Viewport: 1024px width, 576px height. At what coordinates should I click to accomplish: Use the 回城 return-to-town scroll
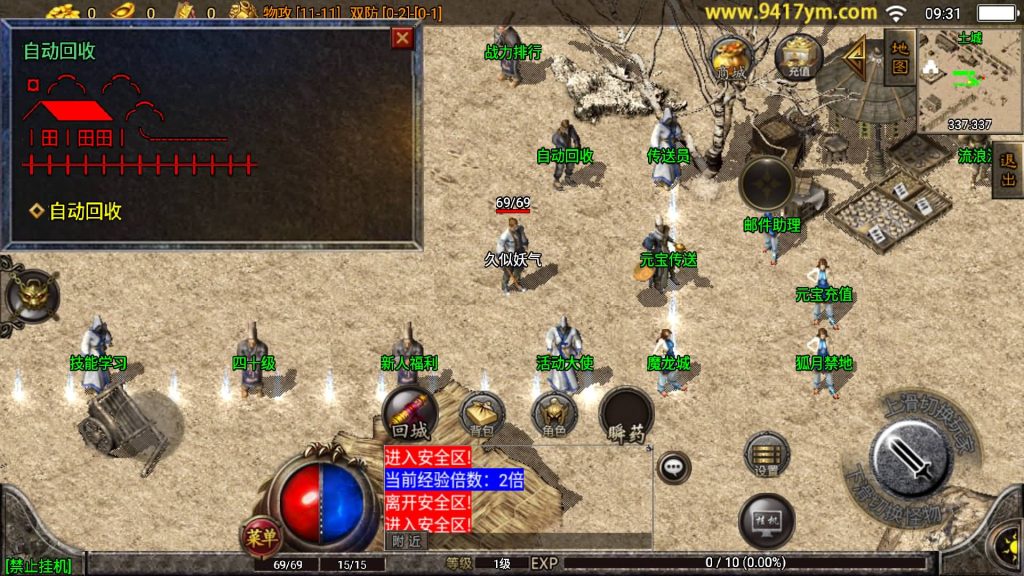pyautogui.click(x=410, y=415)
